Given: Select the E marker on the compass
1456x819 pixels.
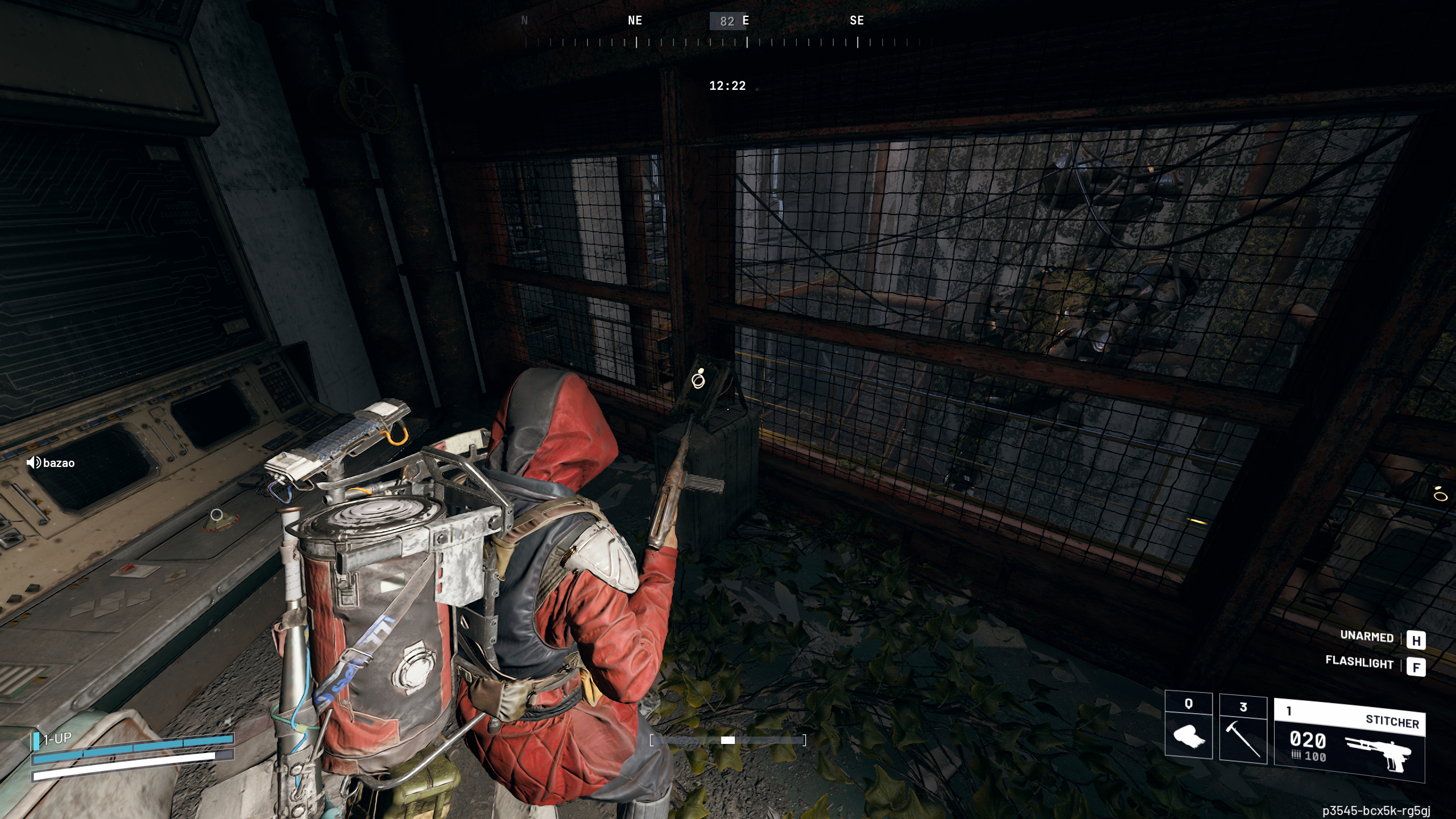Looking at the screenshot, I should tap(746, 20).
